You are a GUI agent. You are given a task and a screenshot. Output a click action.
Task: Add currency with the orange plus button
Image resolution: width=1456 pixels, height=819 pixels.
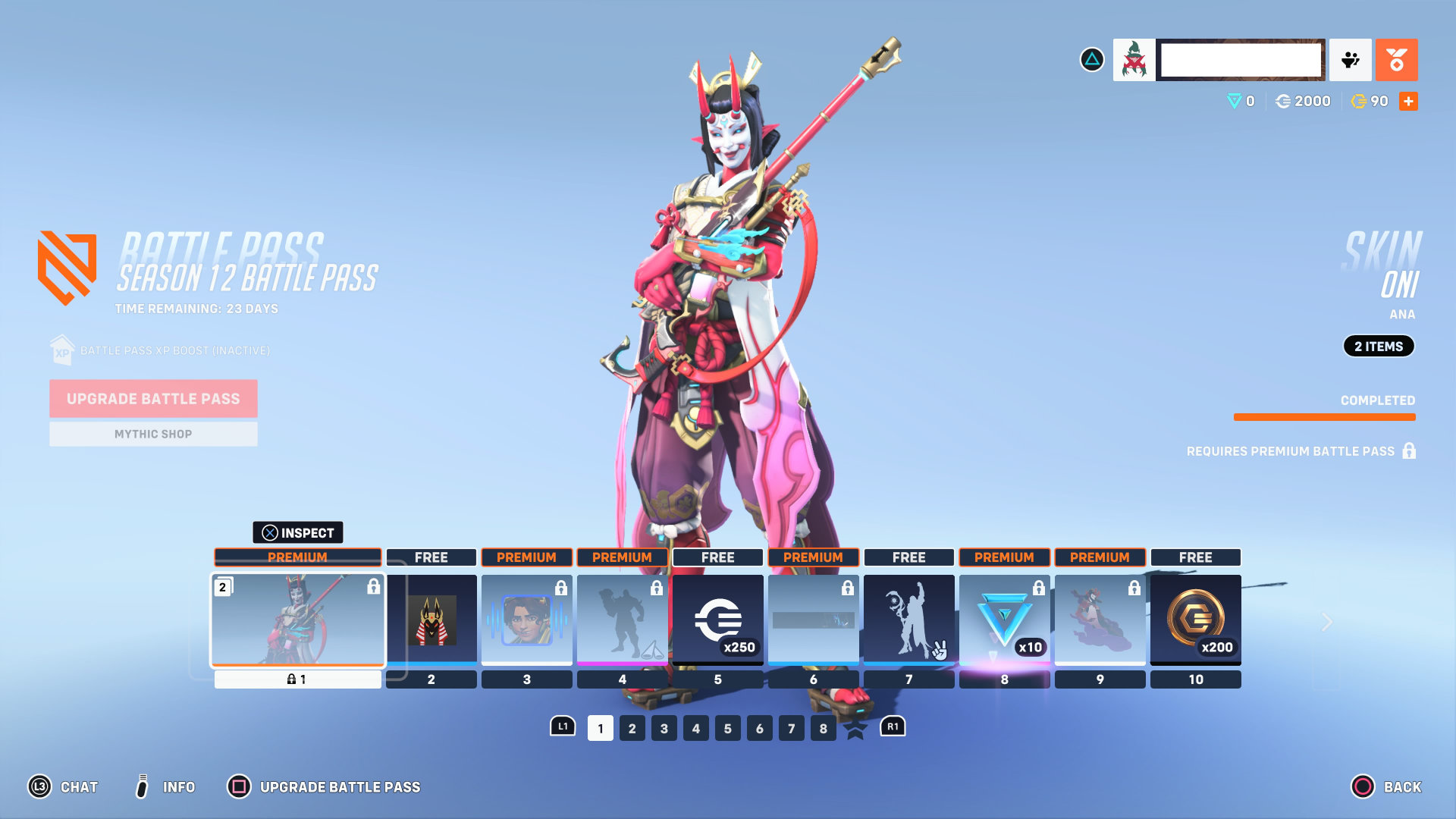coord(1408,102)
